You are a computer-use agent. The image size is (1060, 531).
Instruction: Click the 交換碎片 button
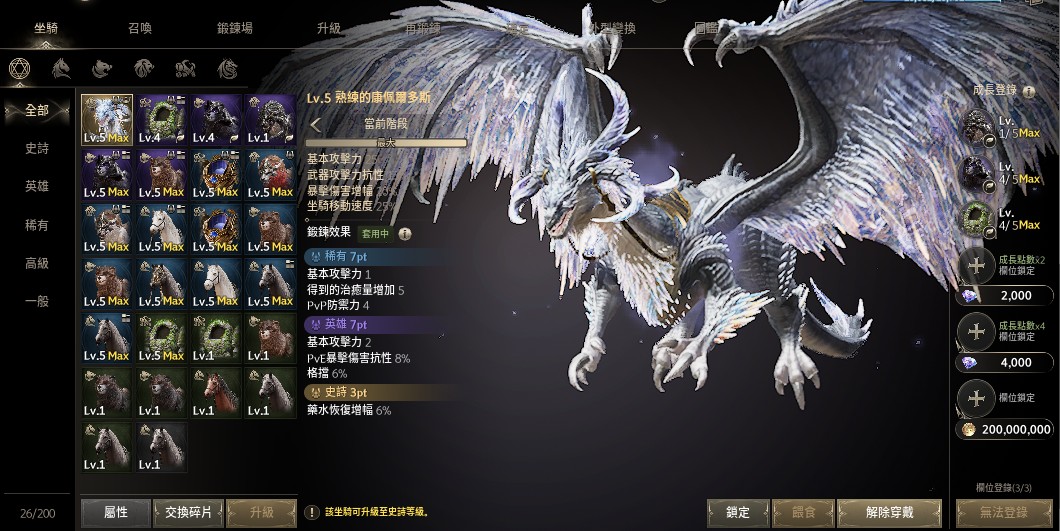[x=187, y=512]
